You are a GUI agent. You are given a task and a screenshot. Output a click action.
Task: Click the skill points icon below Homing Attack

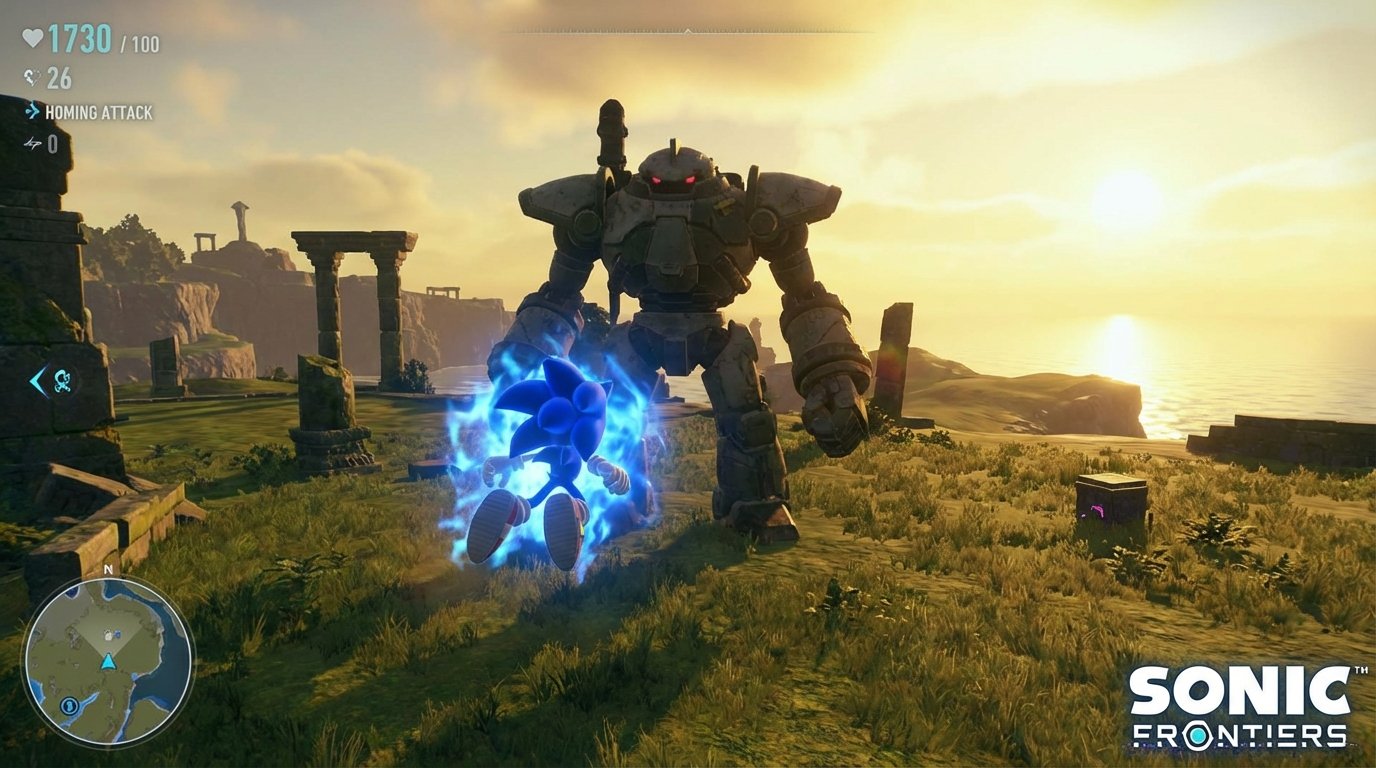click(x=30, y=144)
